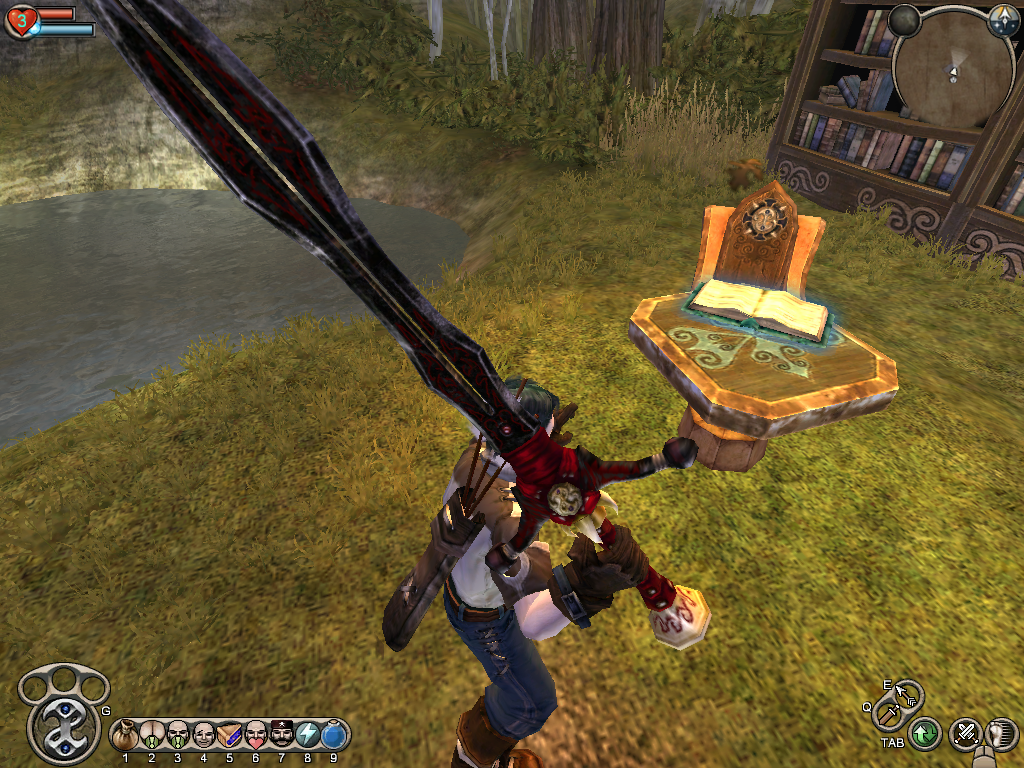Screen dimensions: 1024x768
Task: Pick the wooden box with blue item
Action: 230,736
